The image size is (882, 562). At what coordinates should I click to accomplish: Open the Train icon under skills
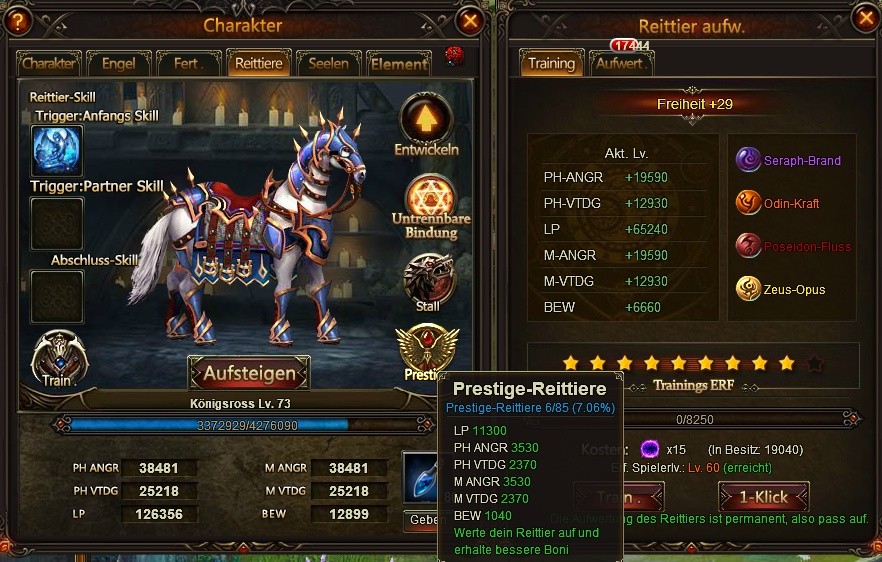point(59,358)
